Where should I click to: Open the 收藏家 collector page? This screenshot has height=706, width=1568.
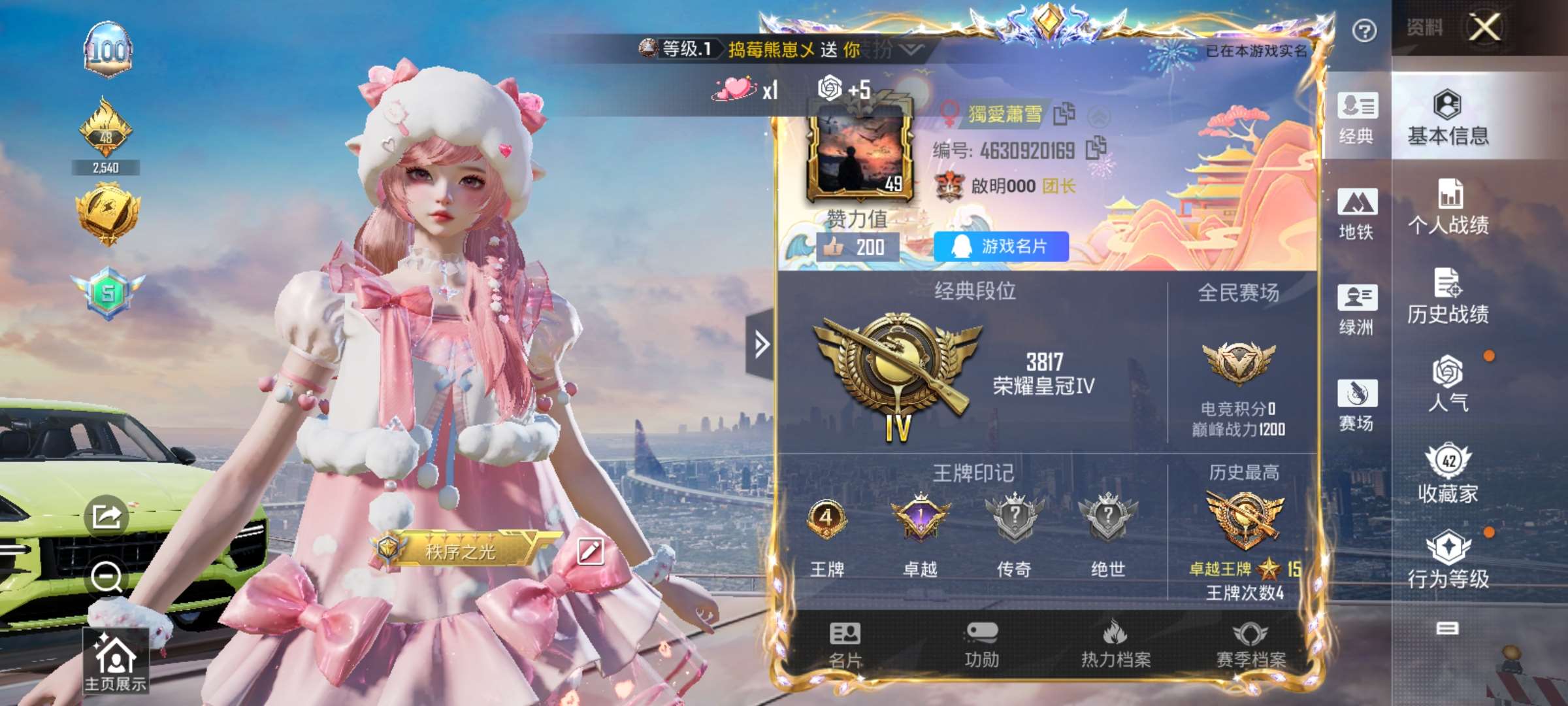(x=1448, y=473)
